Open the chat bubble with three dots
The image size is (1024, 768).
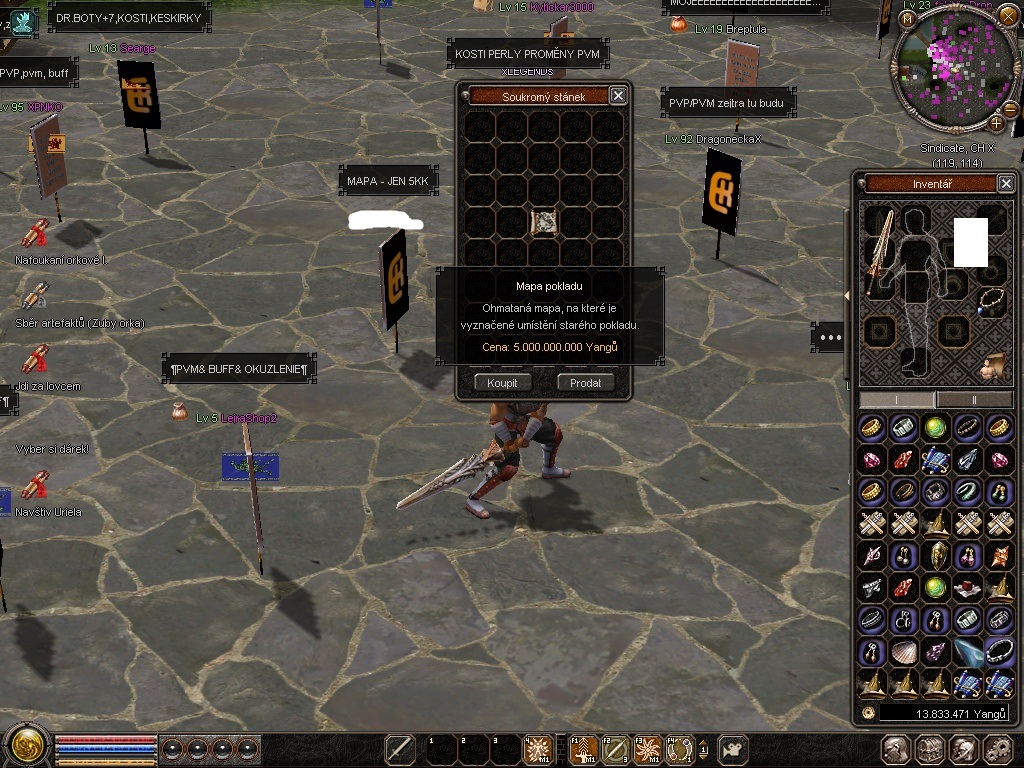pyautogui.click(x=829, y=337)
